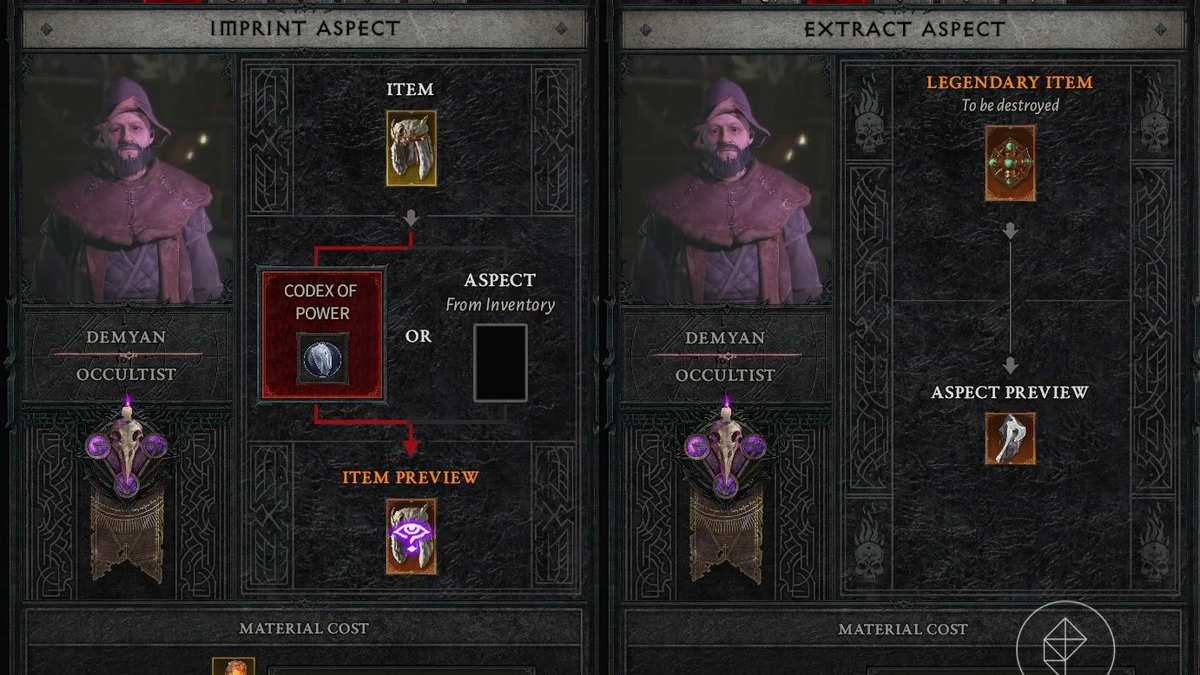Select the legendary item to be destroyed
The image size is (1200, 675).
pyautogui.click(x=1010, y=163)
